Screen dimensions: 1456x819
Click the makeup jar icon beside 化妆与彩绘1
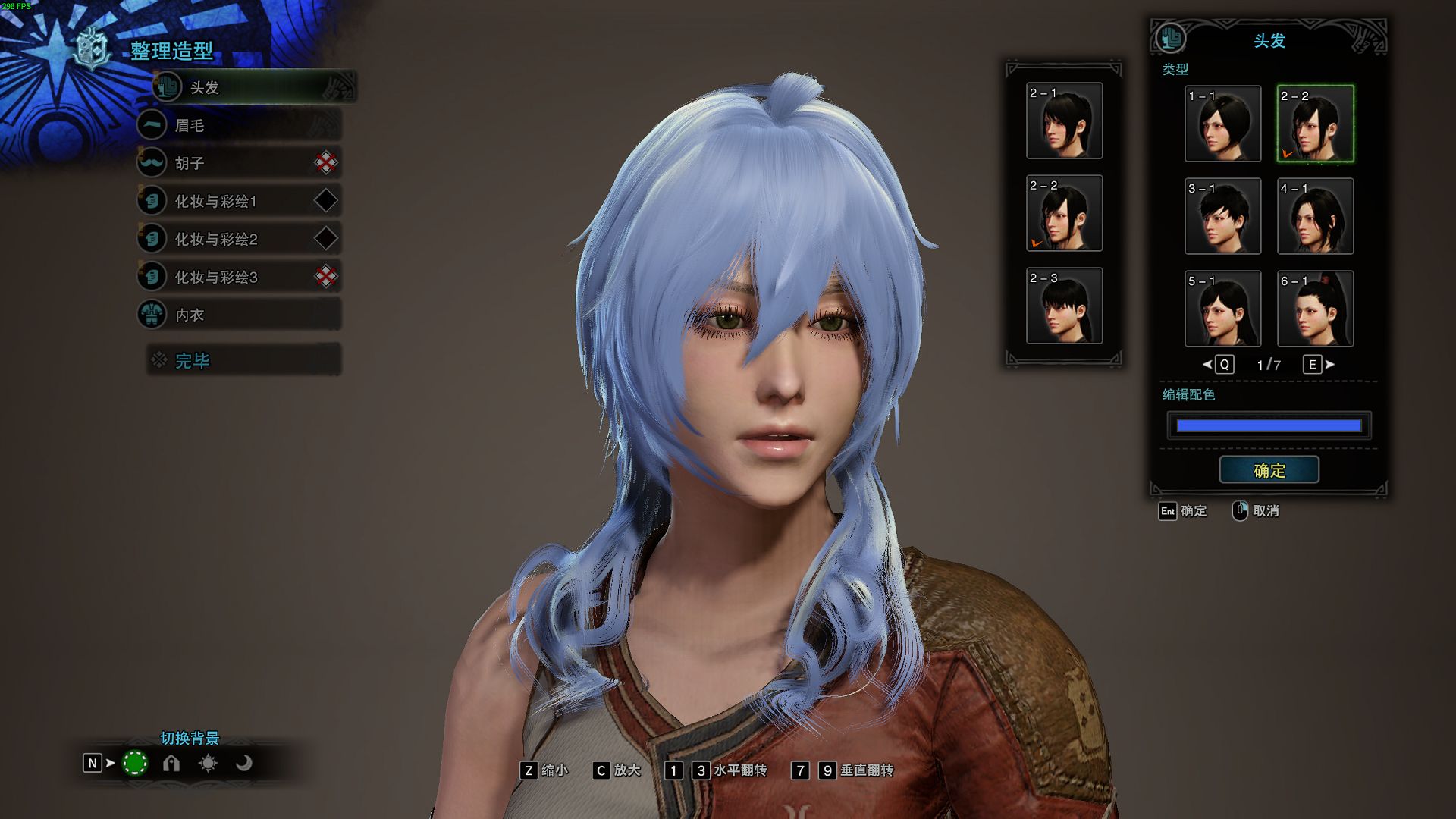[152, 200]
